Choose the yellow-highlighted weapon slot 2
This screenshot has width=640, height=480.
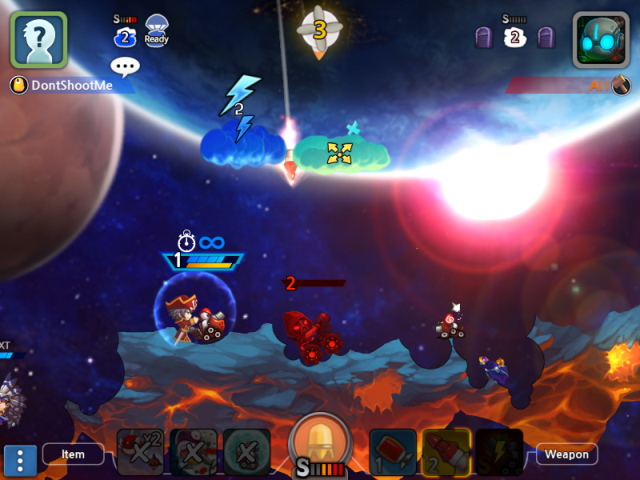coord(446,452)
